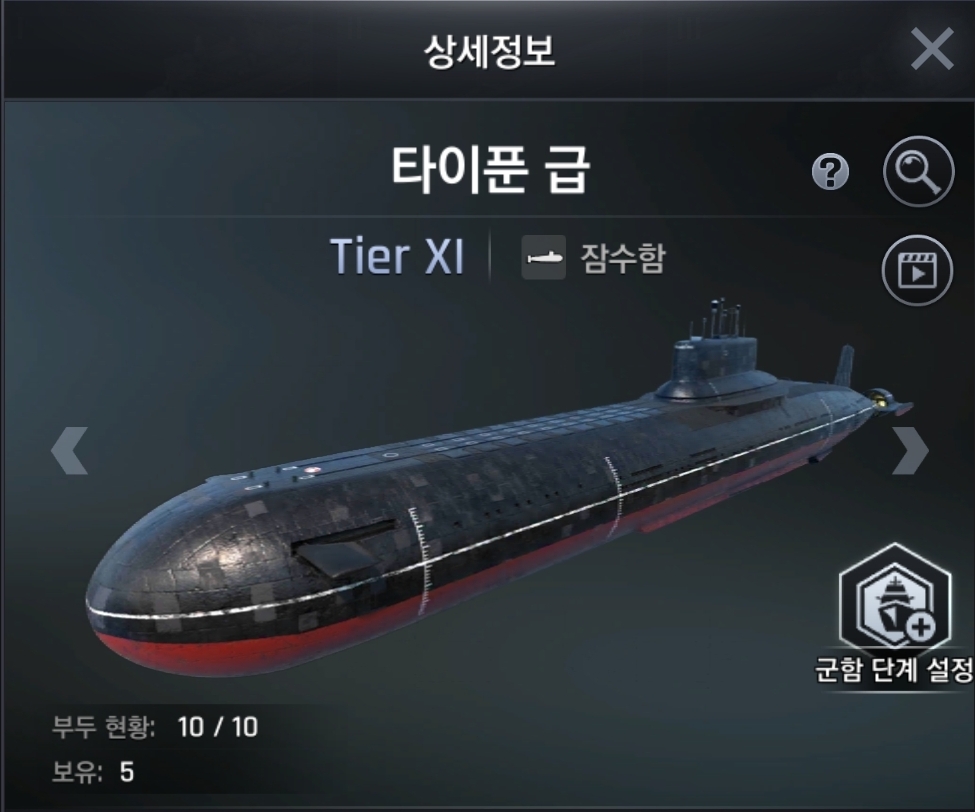The width and height of the screenshot is (975, 812).
Task: Close the 상세정보 detail window
Action: click(931, 49)
